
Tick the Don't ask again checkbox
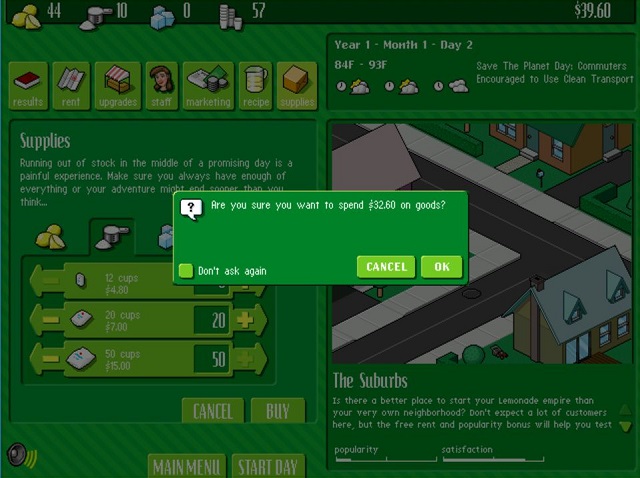pyautogui.click(x=185, y=270)
